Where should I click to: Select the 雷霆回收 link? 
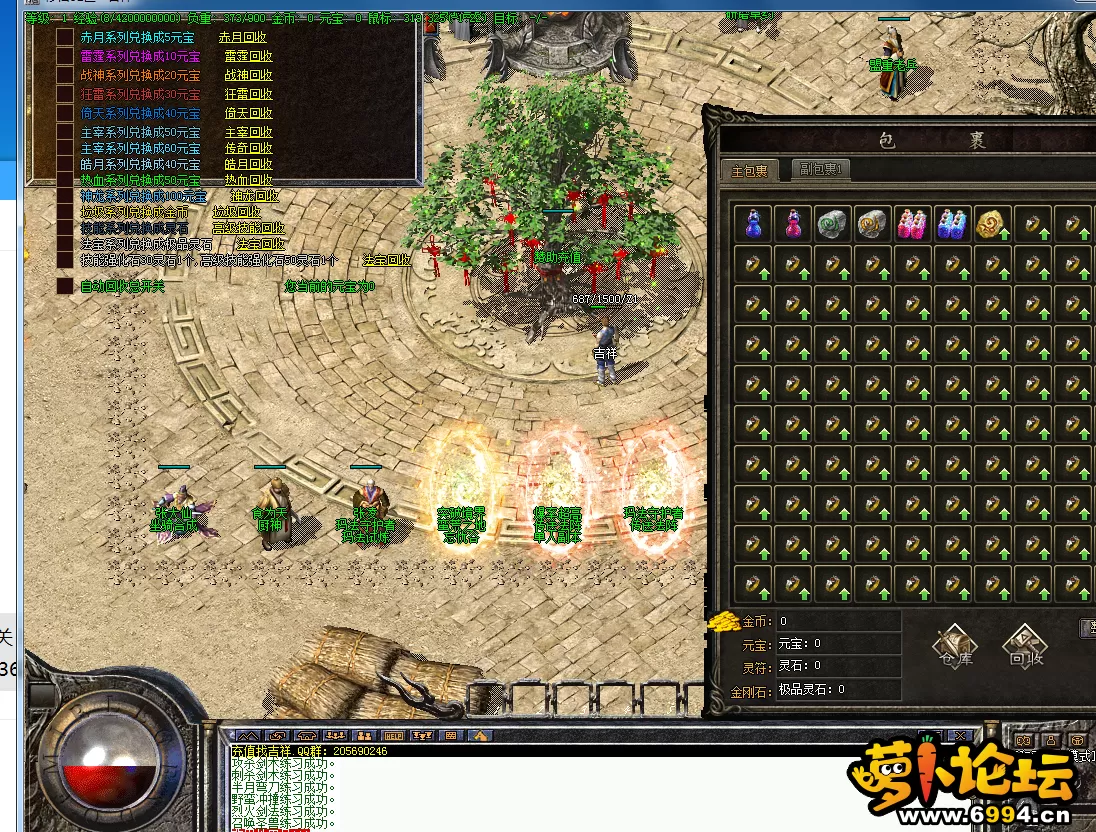coord(248,56)
